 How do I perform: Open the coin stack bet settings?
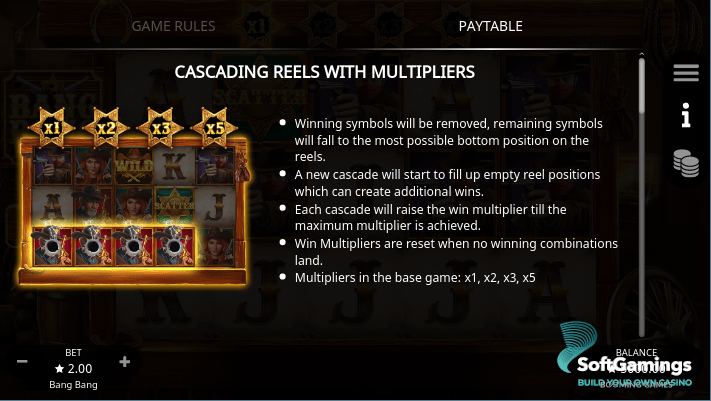point(685,162)
